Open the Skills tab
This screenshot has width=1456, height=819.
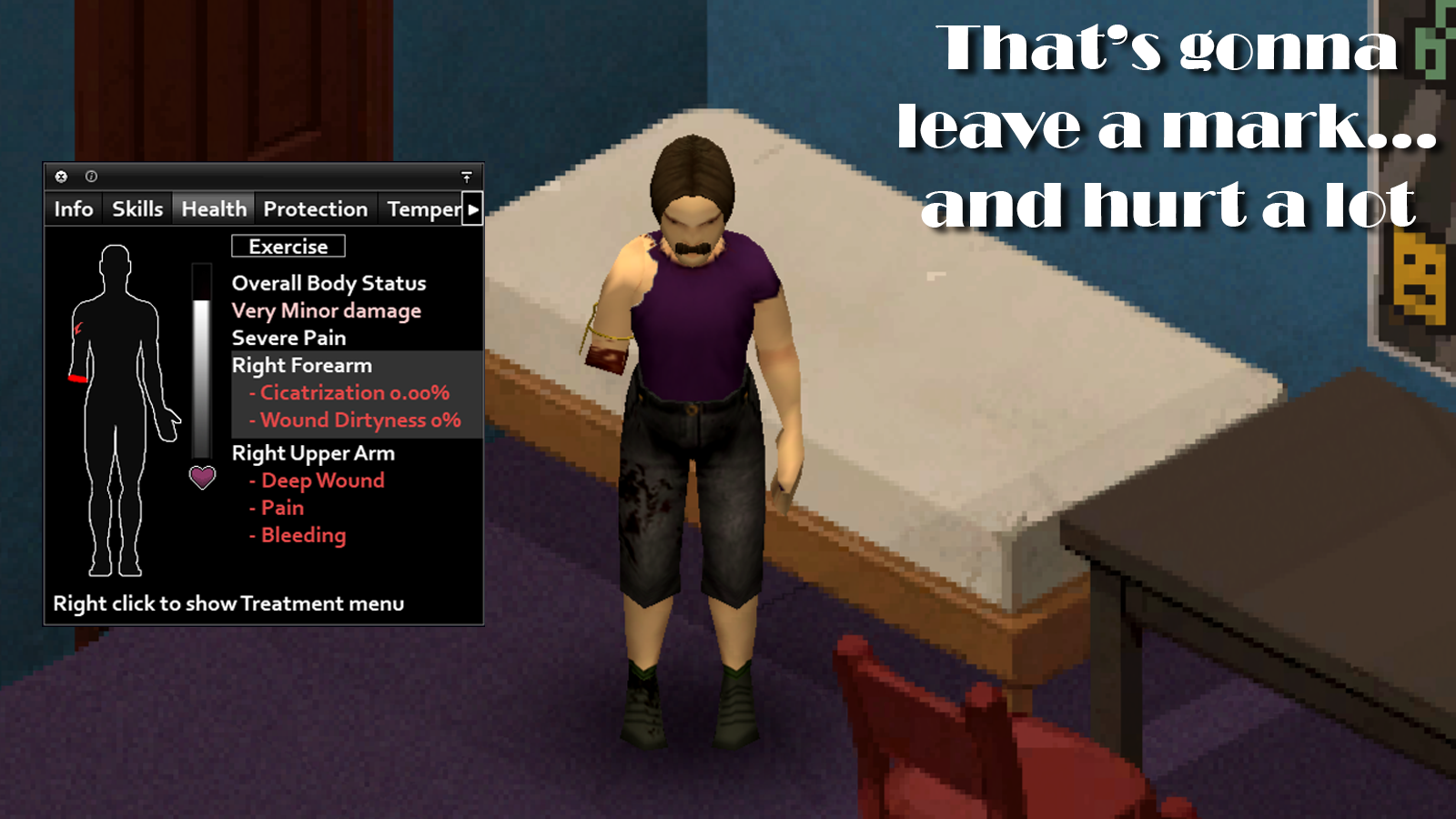[137, 209]
